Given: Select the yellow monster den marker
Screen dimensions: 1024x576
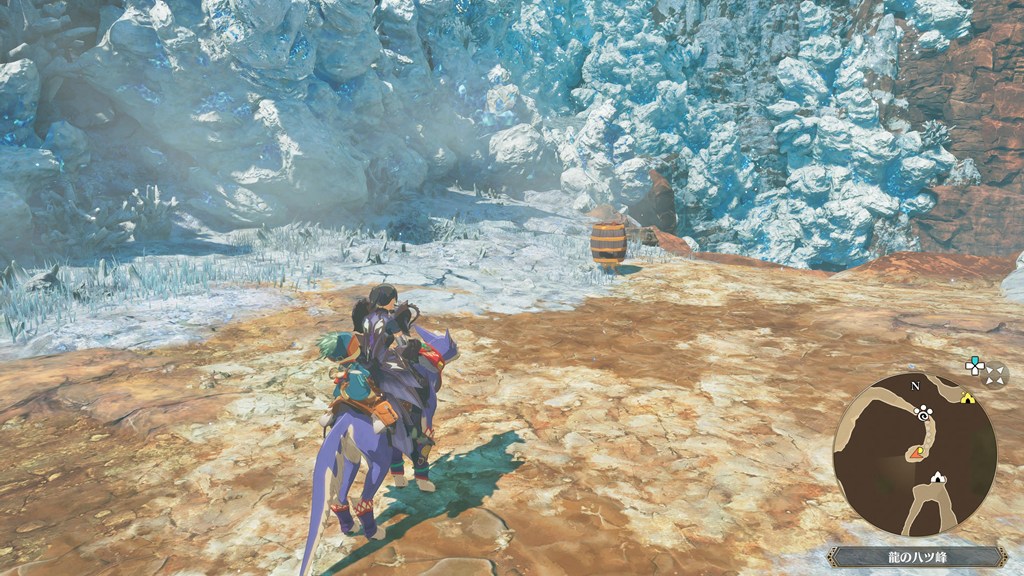Looking at the screenshot, I should [967, 397].
